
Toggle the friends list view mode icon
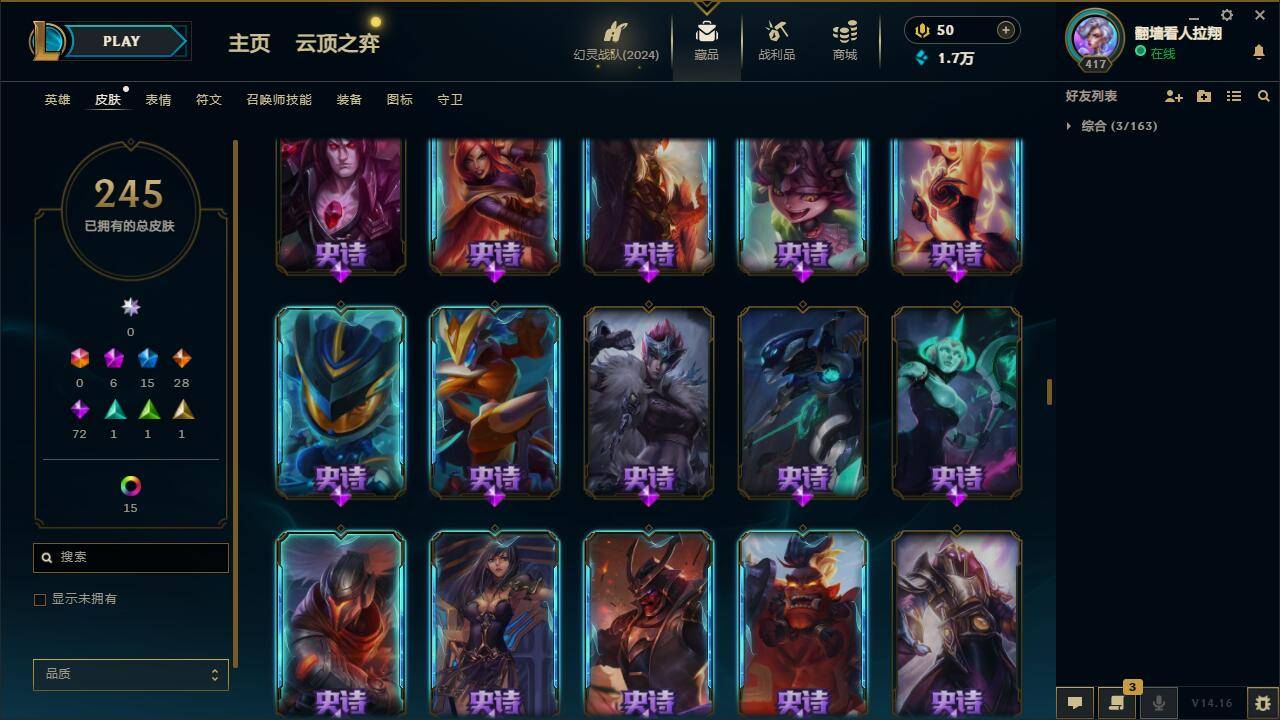(1233, 96)
